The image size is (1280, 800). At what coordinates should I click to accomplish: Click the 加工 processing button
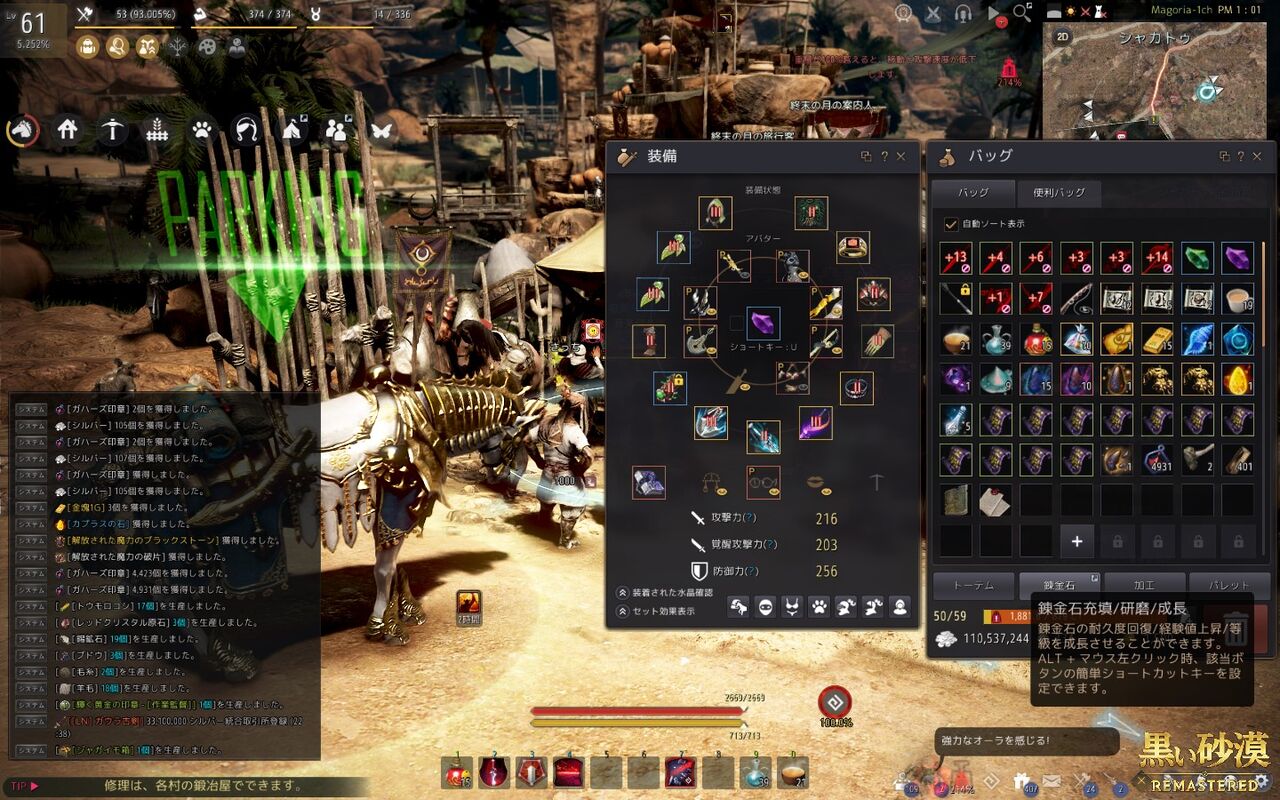(x=1143, y=585)
